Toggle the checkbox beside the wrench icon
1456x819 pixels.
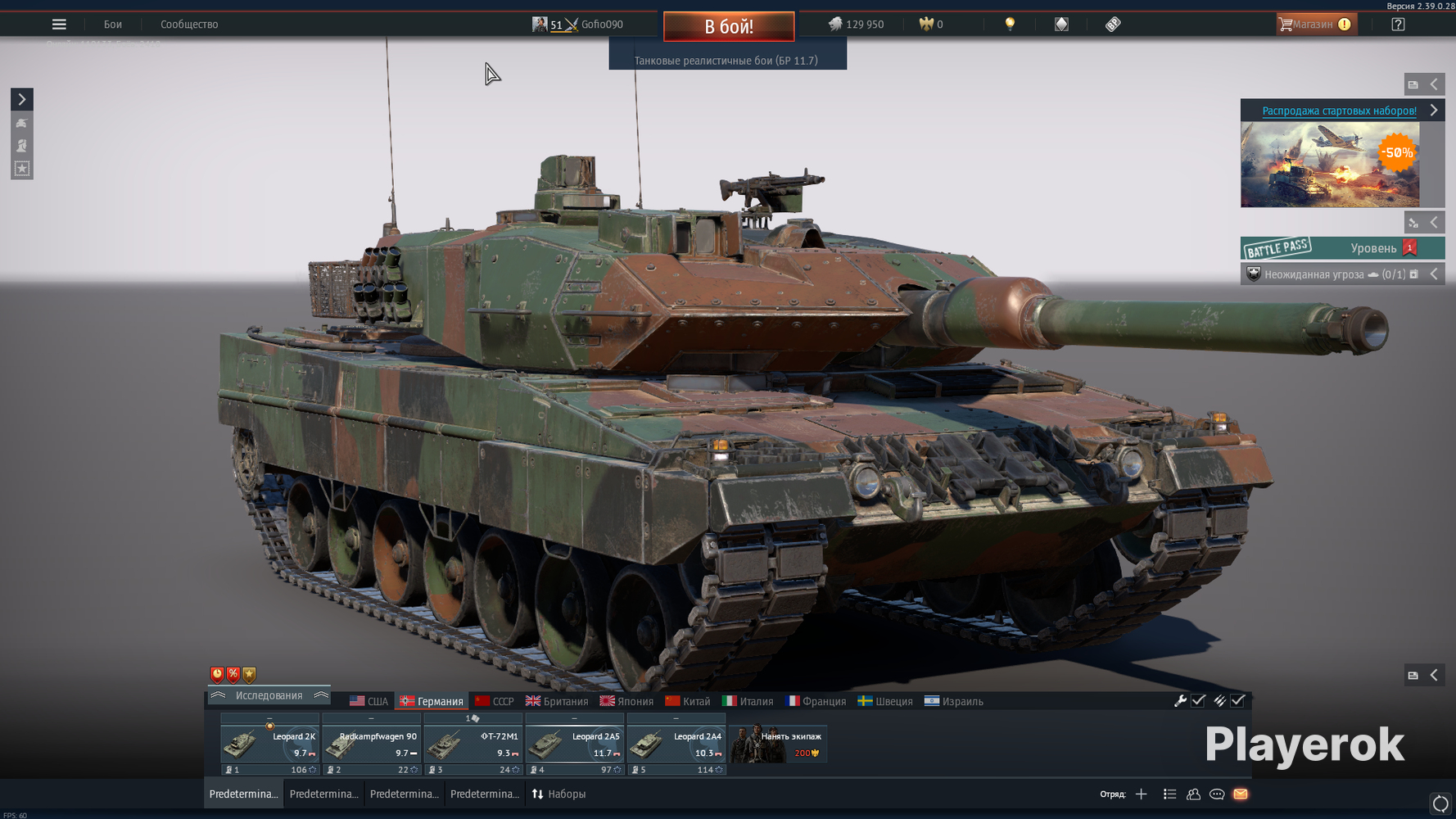coord(1199,701)
